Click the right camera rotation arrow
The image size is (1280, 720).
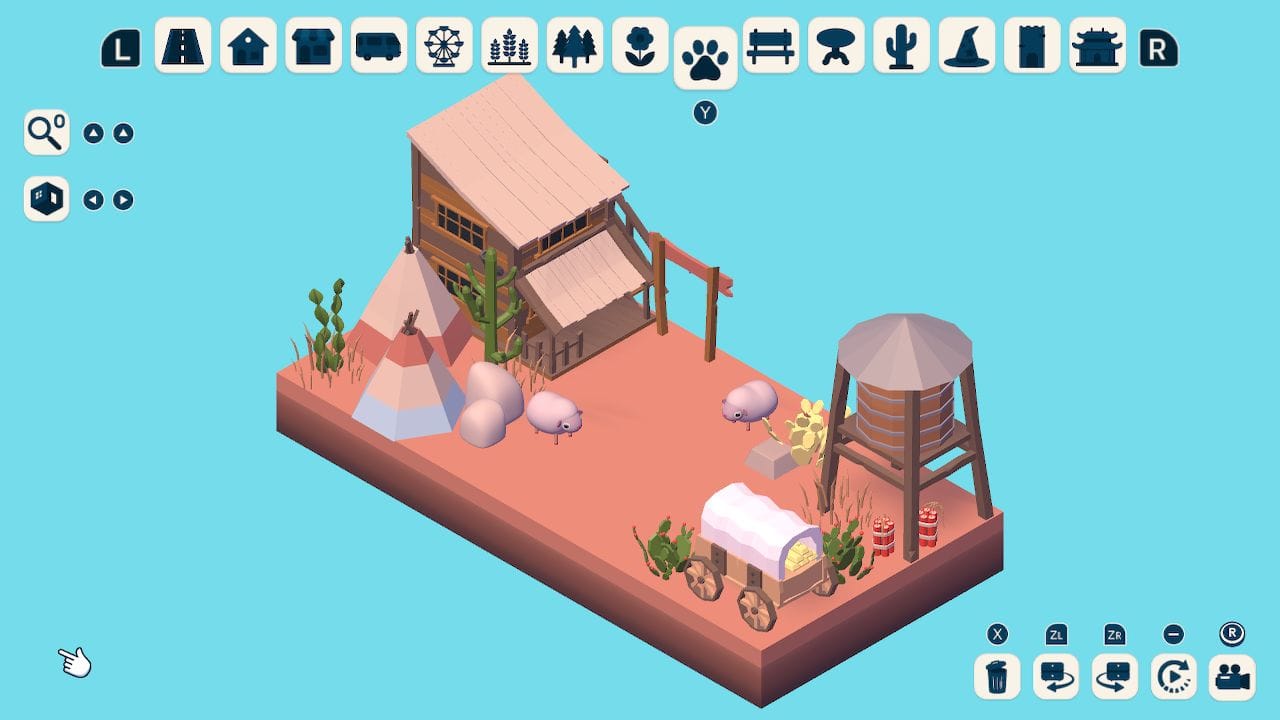click(122, 199)
